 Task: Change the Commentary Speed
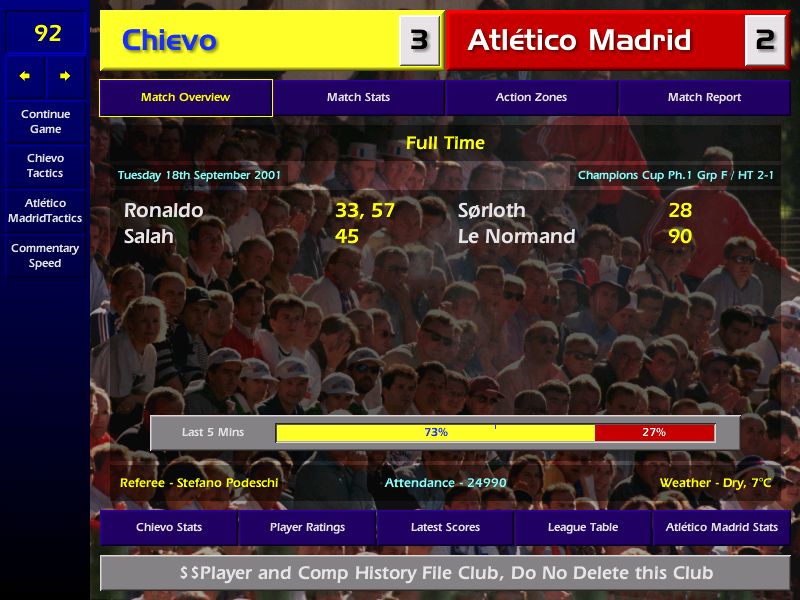(45, 256)
